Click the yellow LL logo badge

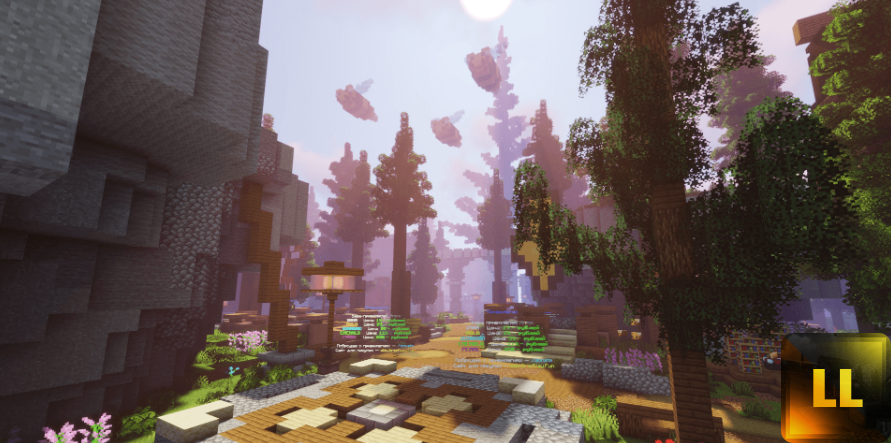coord(836,388)
